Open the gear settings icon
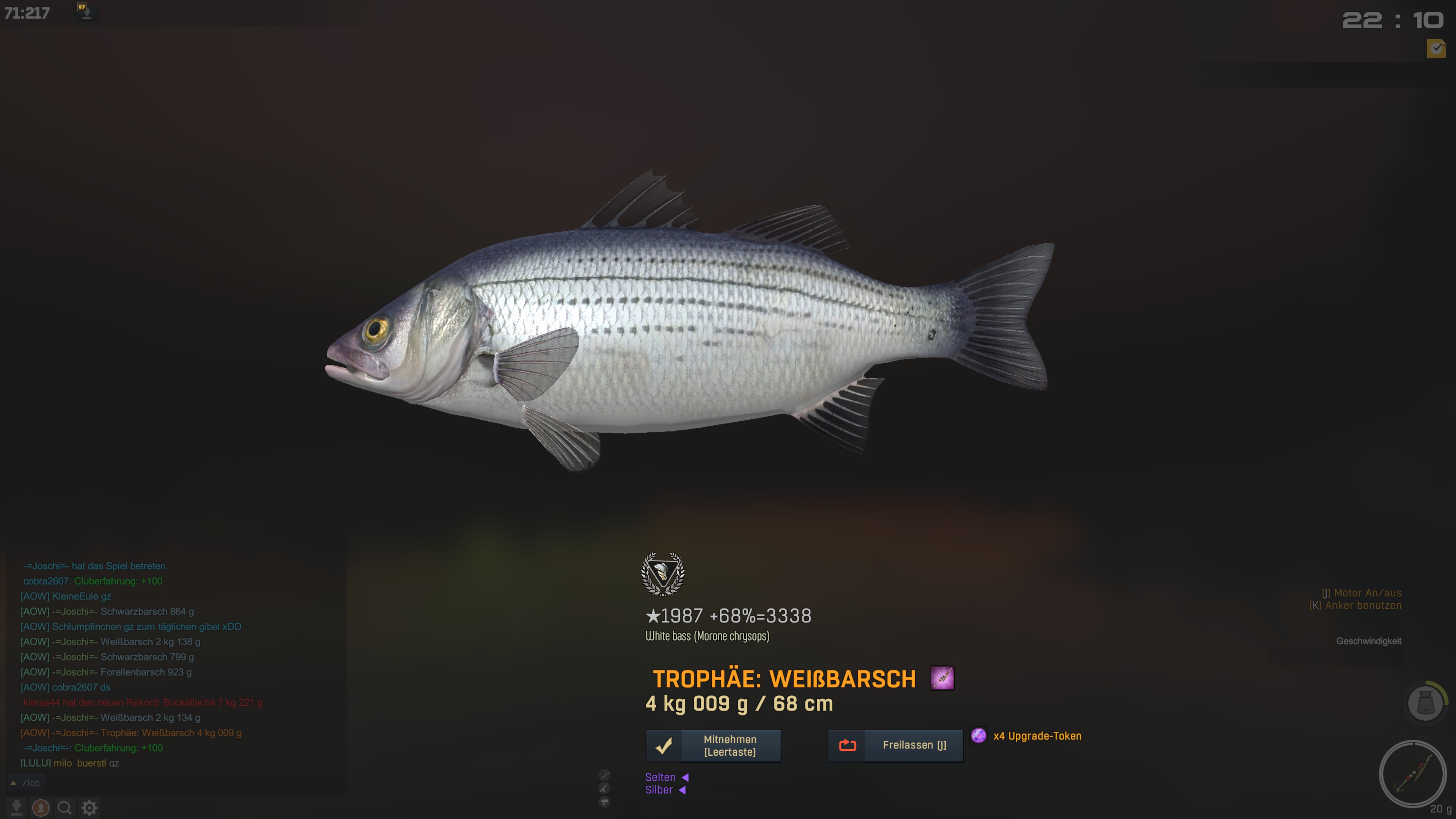Screen dimensions: 1456x819 89,808
